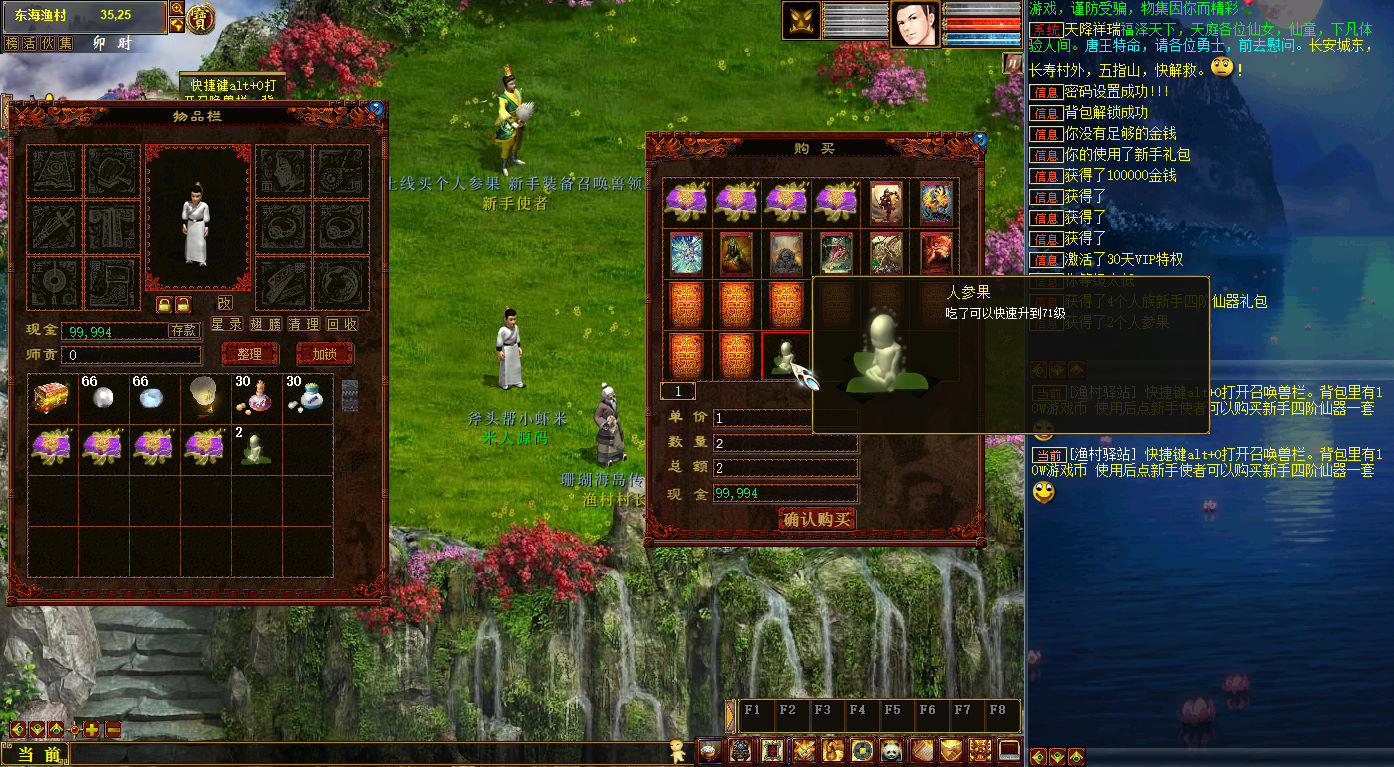Open the 翅膀 wings tab
This screenshot has height=767, width=1394.
[x=266, y=325]
